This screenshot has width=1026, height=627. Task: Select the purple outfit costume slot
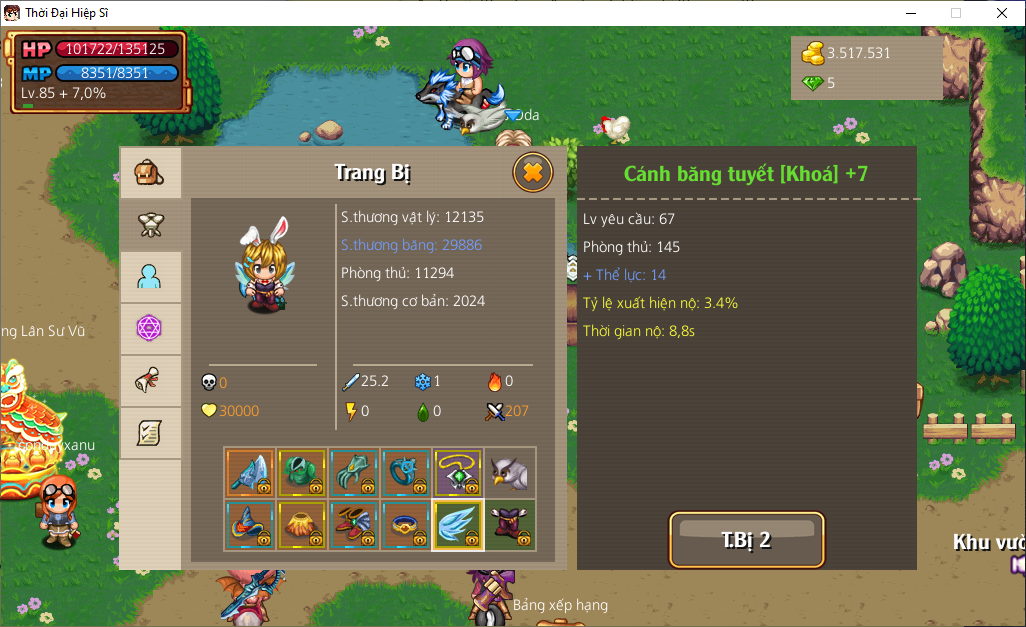(x=510, y=525)
